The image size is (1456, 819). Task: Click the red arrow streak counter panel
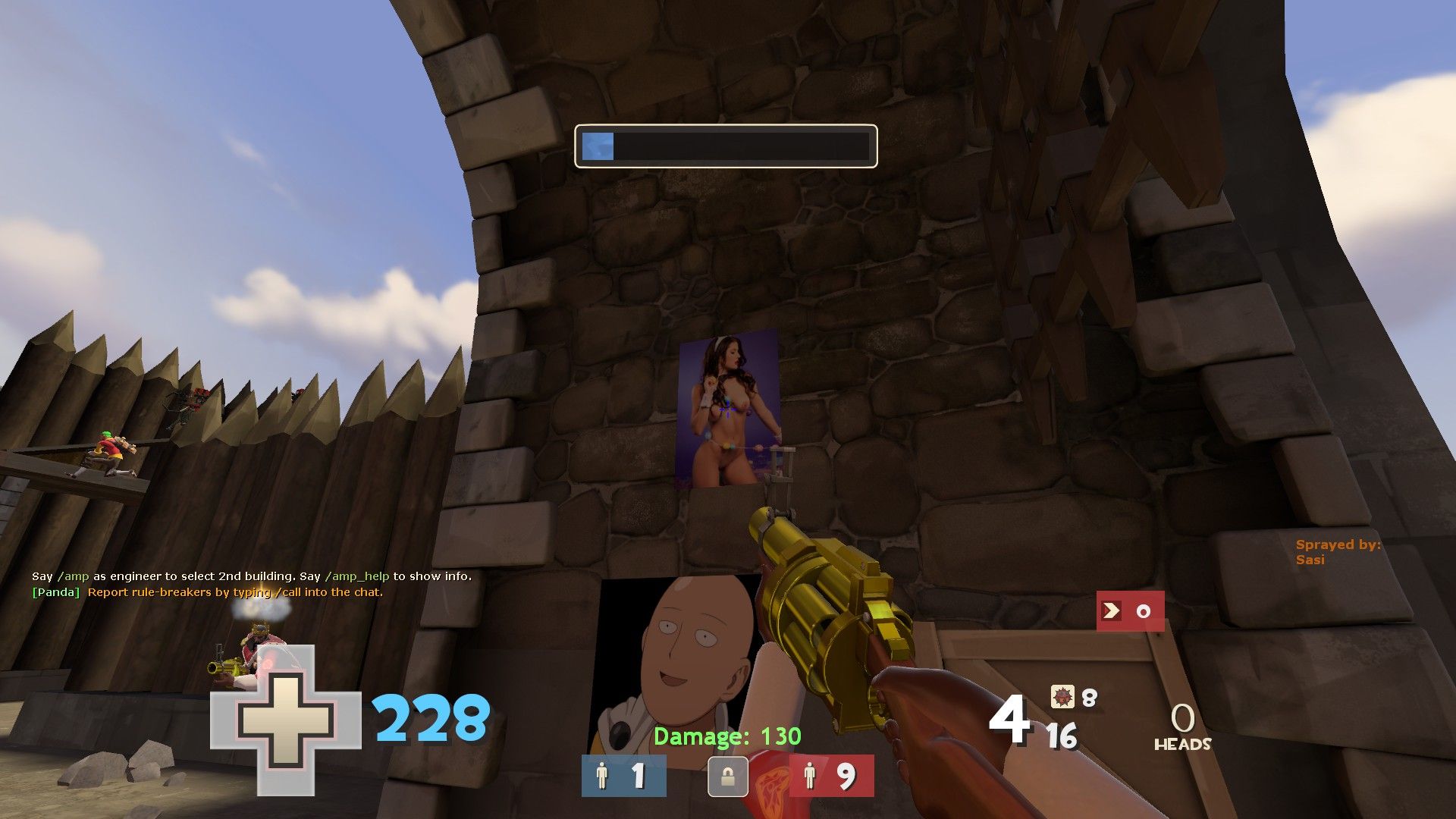[x=1130, y=610]
